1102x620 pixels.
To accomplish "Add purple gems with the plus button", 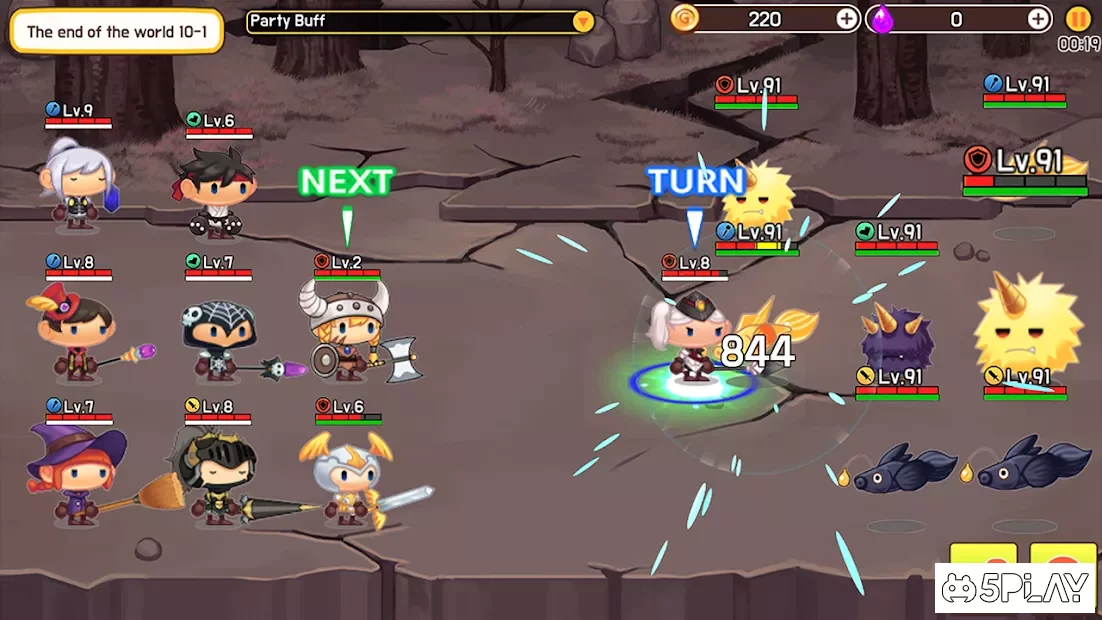I will pos(1039,19).
